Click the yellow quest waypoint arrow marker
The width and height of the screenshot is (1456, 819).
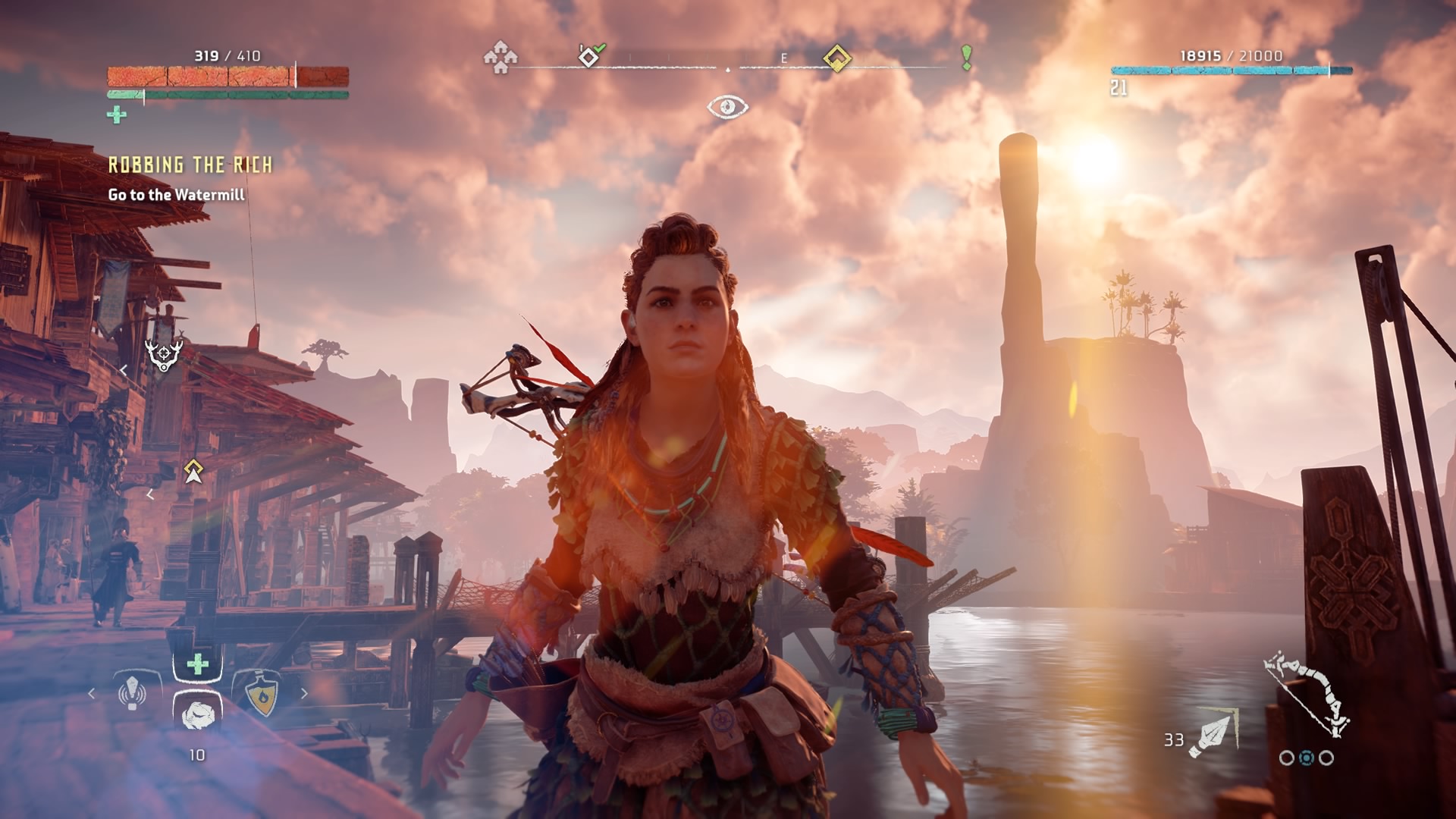[193, 472]
